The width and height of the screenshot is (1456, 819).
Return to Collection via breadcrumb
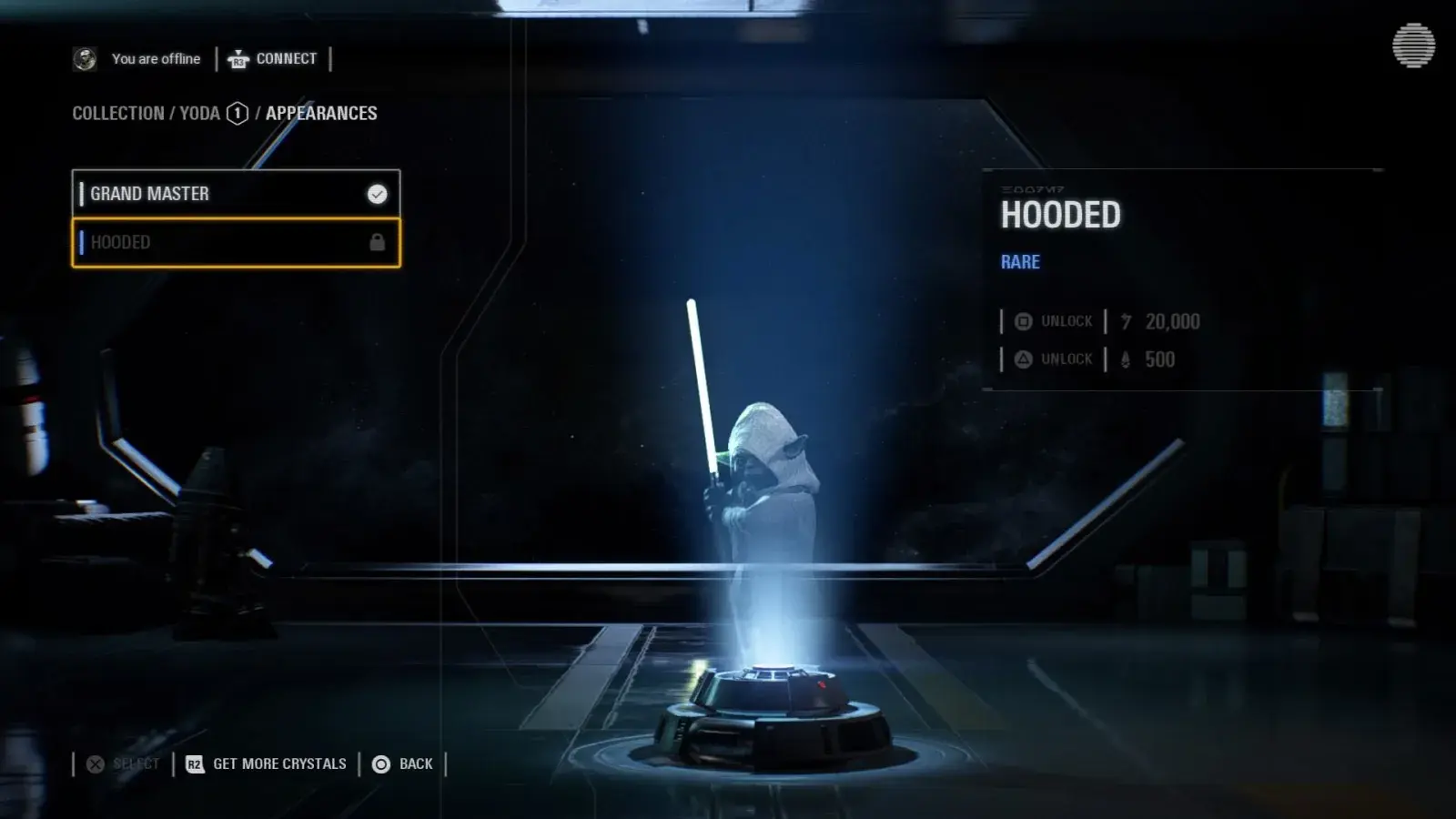(x=117, y=114)
